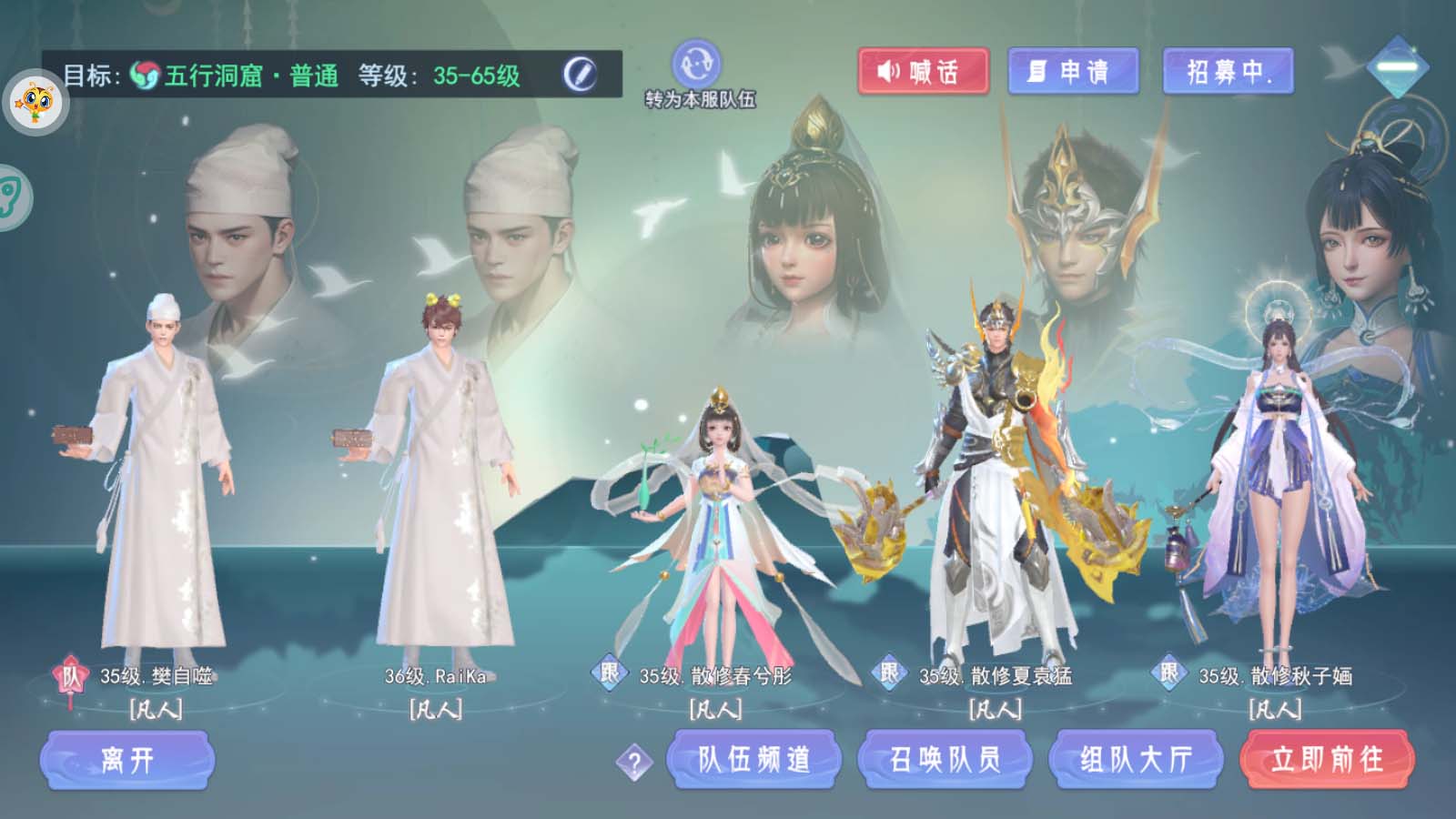Viewport: 1456px width, 819px height.
Task: Go now with the 立即前往 button
Action: (x=1327, y=760)
